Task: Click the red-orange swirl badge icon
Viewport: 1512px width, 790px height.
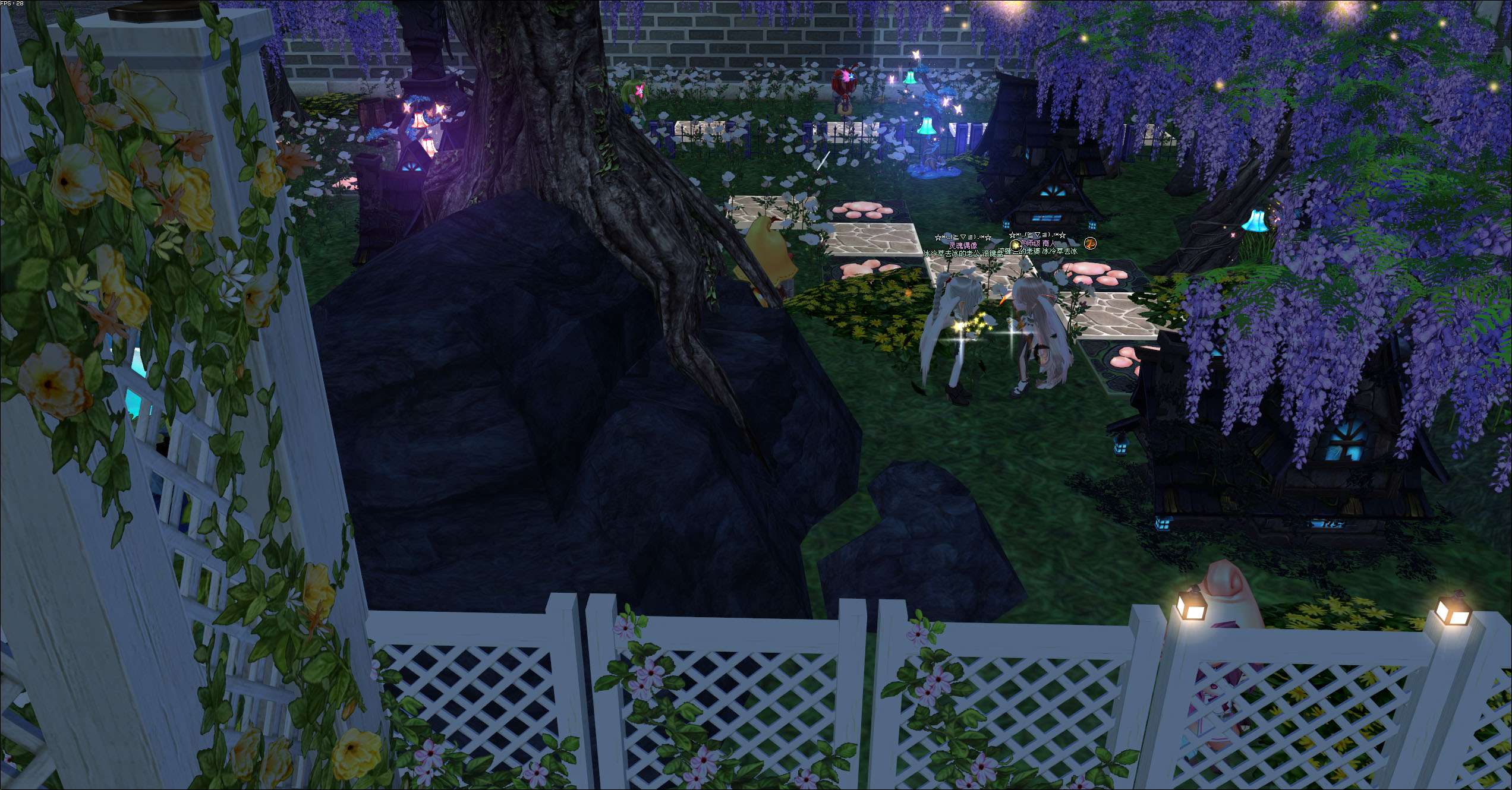Action: (x=1089, y=243)
